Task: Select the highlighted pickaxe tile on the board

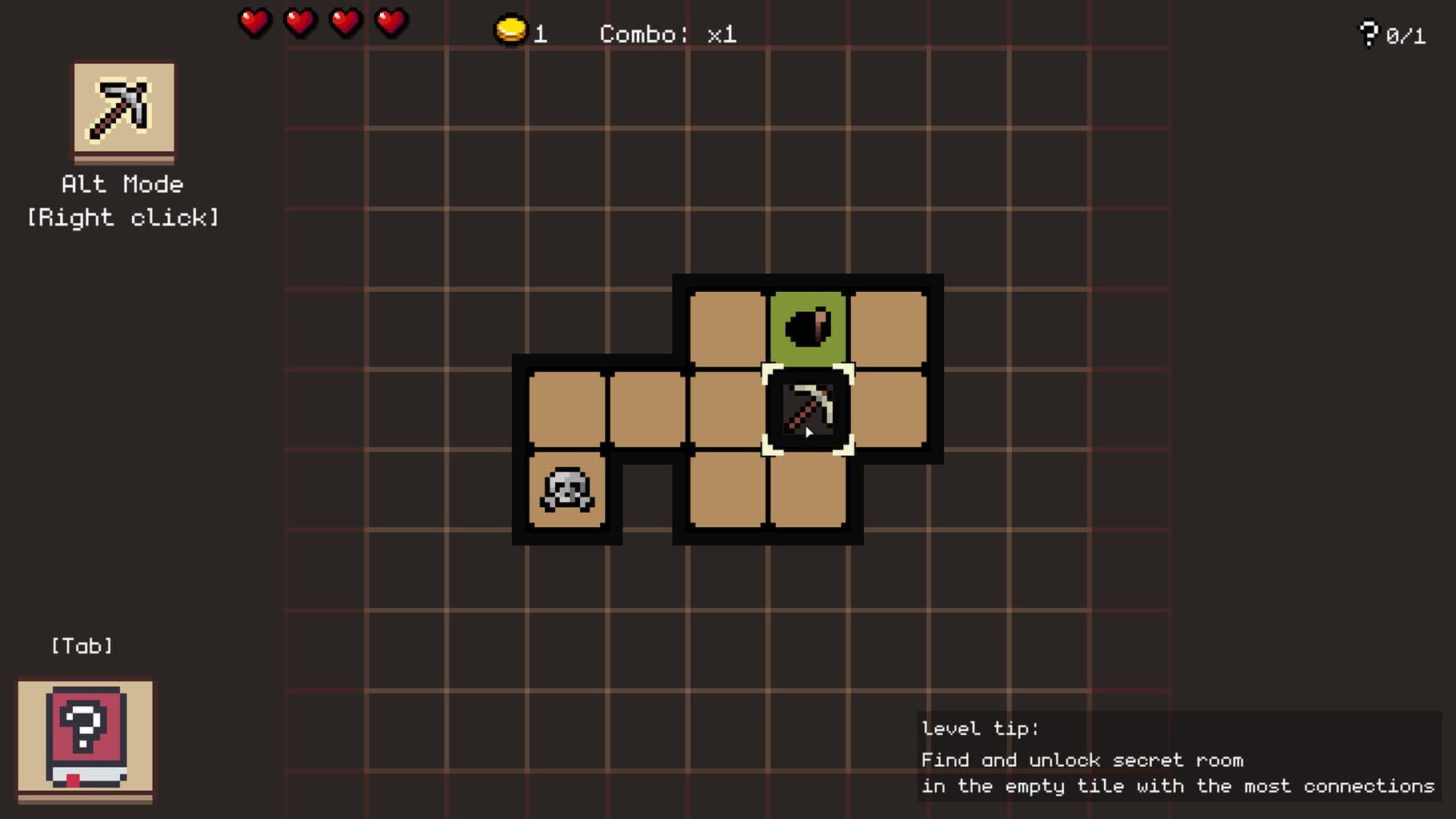Action: click(808, 412)
